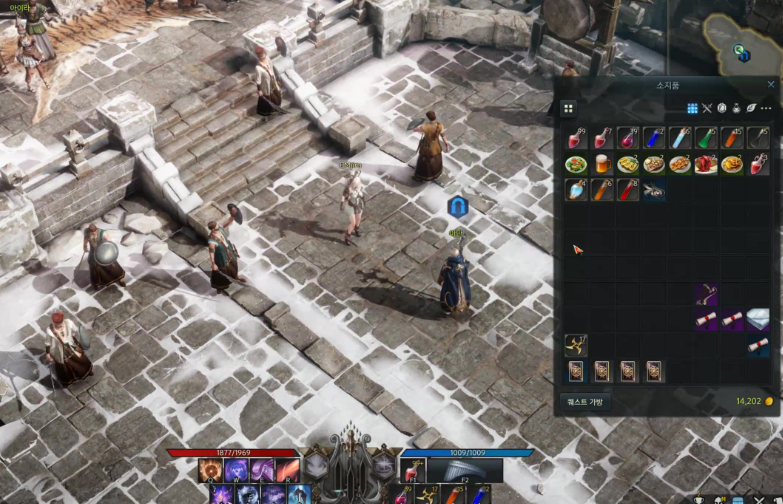Select the silver ore crystal item
This screenshot has height=504, width=783.
758,320
